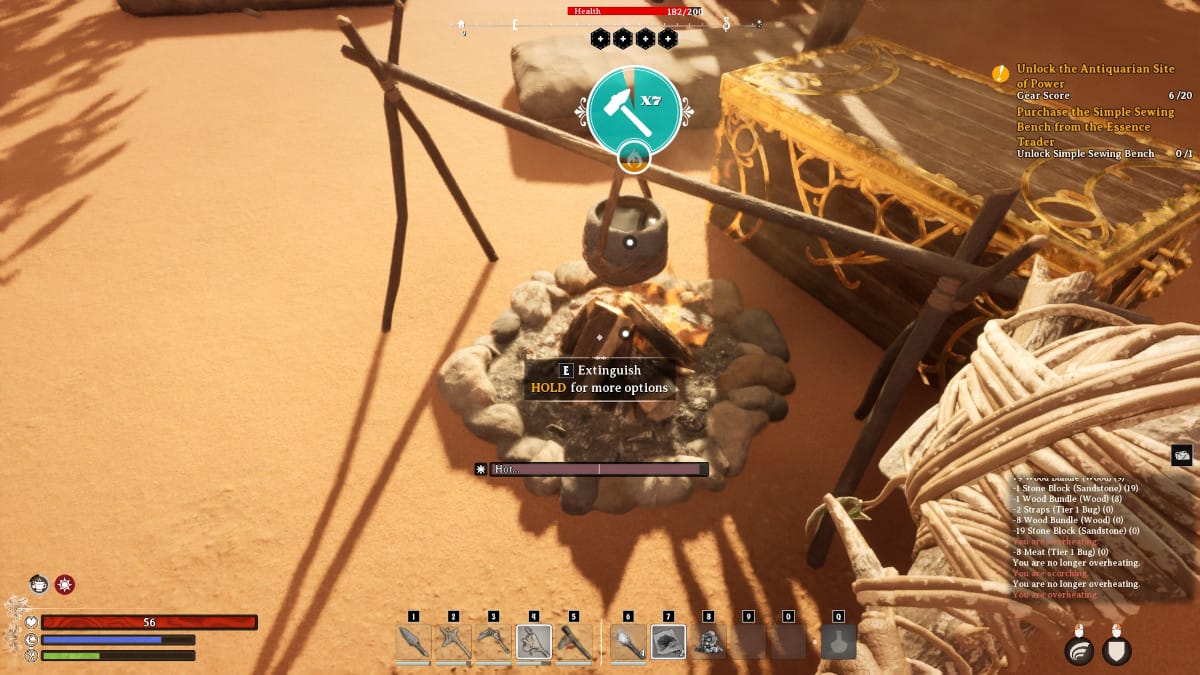The image size is (1200, 675).
Task: Select the torch in hotbar slot 6
Action: tap(628, 641)
